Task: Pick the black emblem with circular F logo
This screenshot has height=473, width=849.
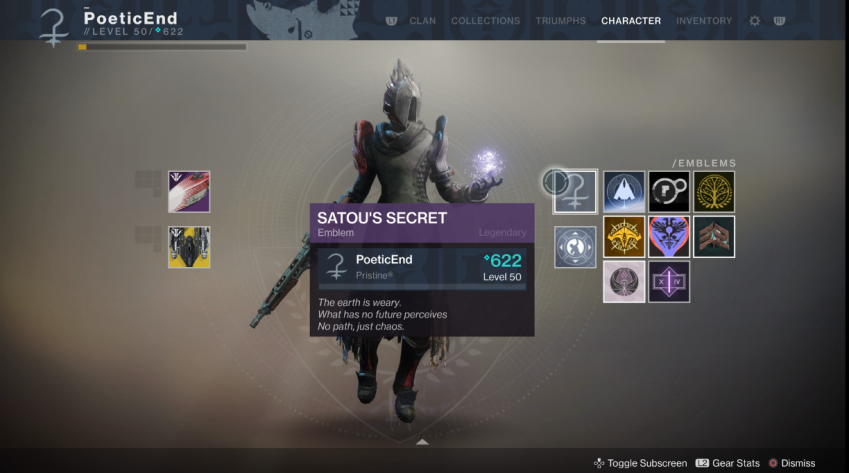Action: pyautogui.click(x=669, y=191)
